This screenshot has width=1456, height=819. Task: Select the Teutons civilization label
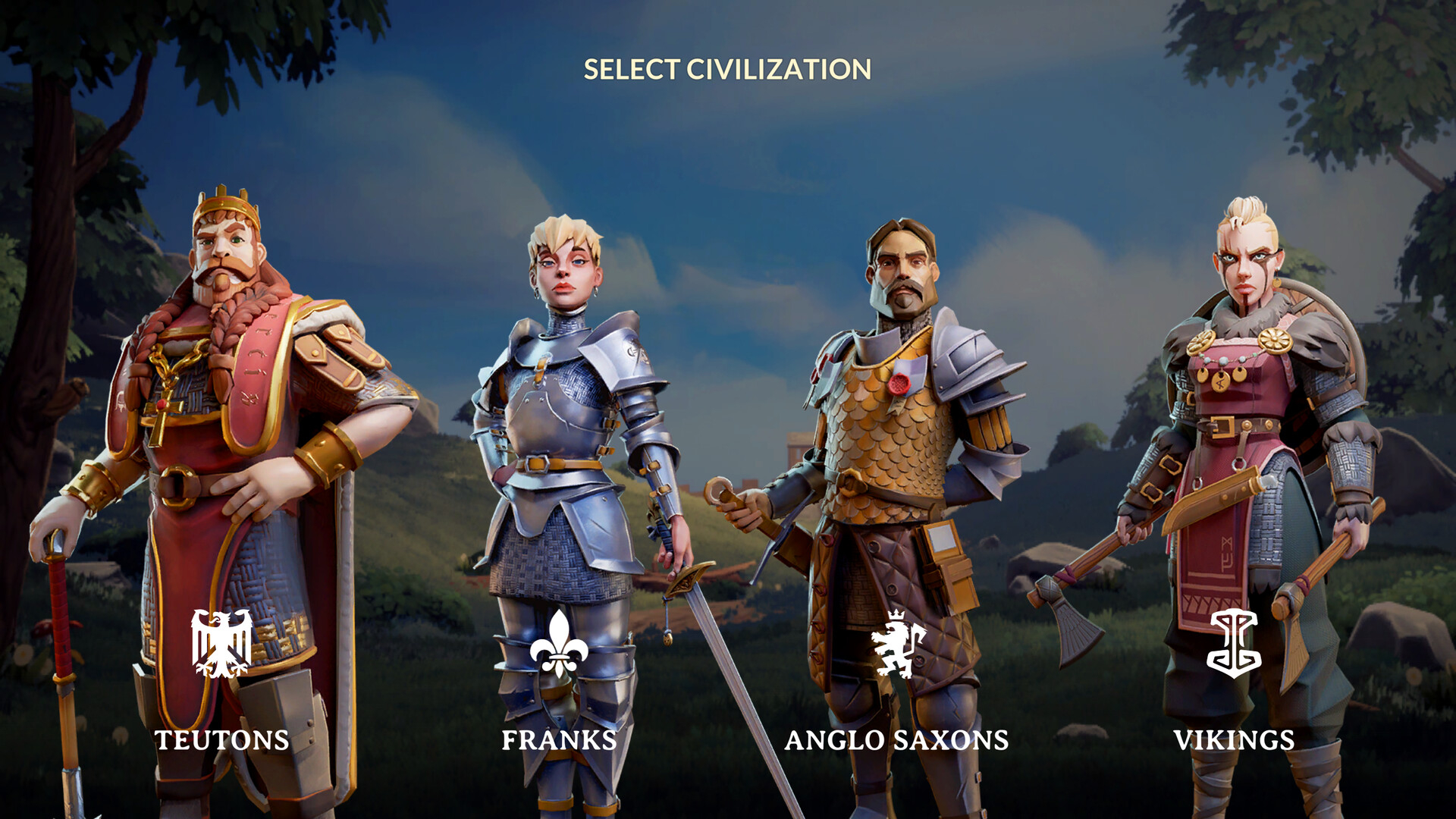click(x=221, y=740)
